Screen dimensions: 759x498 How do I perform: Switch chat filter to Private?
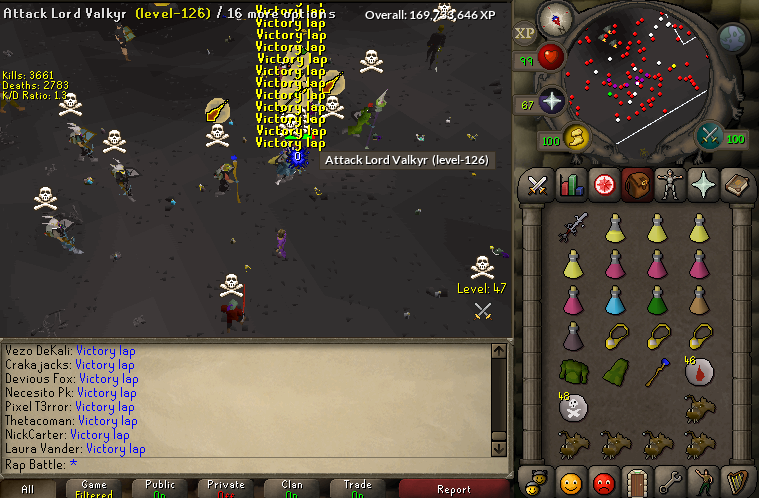click(x=225, y=489)
